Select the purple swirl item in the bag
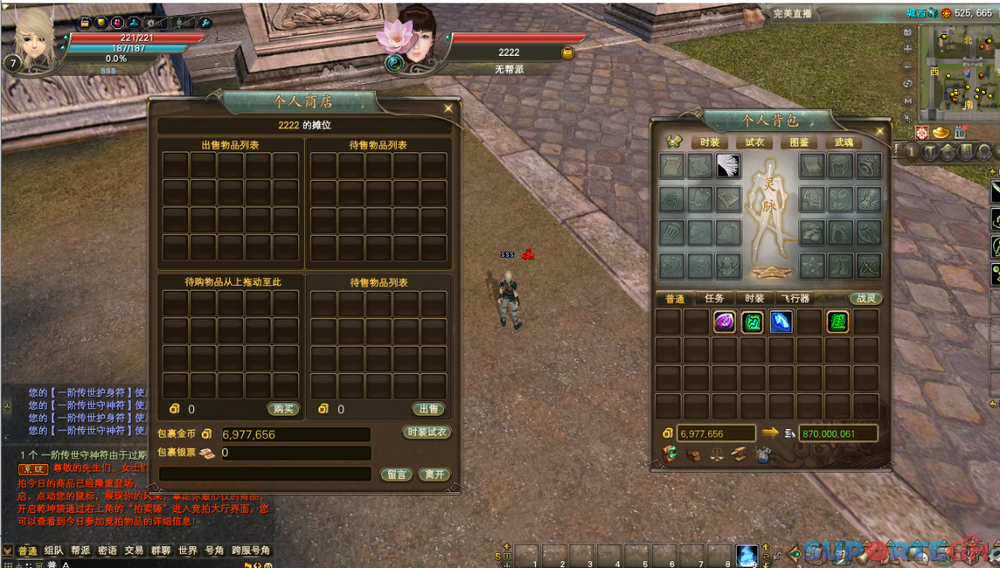The image size is (1000, 568). click(x=724, y=322)
